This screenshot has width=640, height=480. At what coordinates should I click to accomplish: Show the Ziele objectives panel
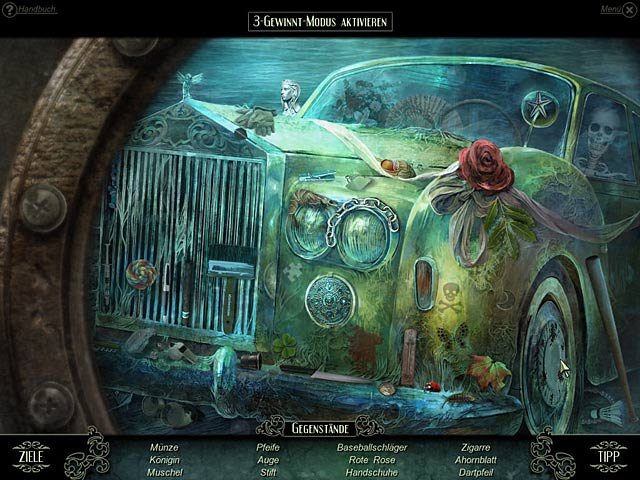click(30, 456)
